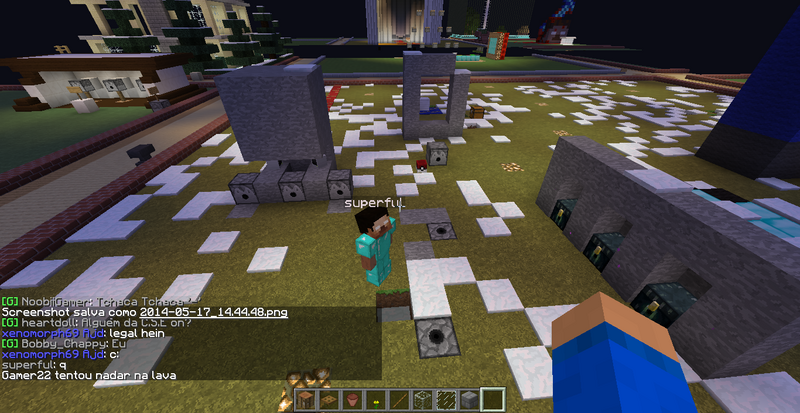Select the crafting table hotbar slot

click(306, 400)
